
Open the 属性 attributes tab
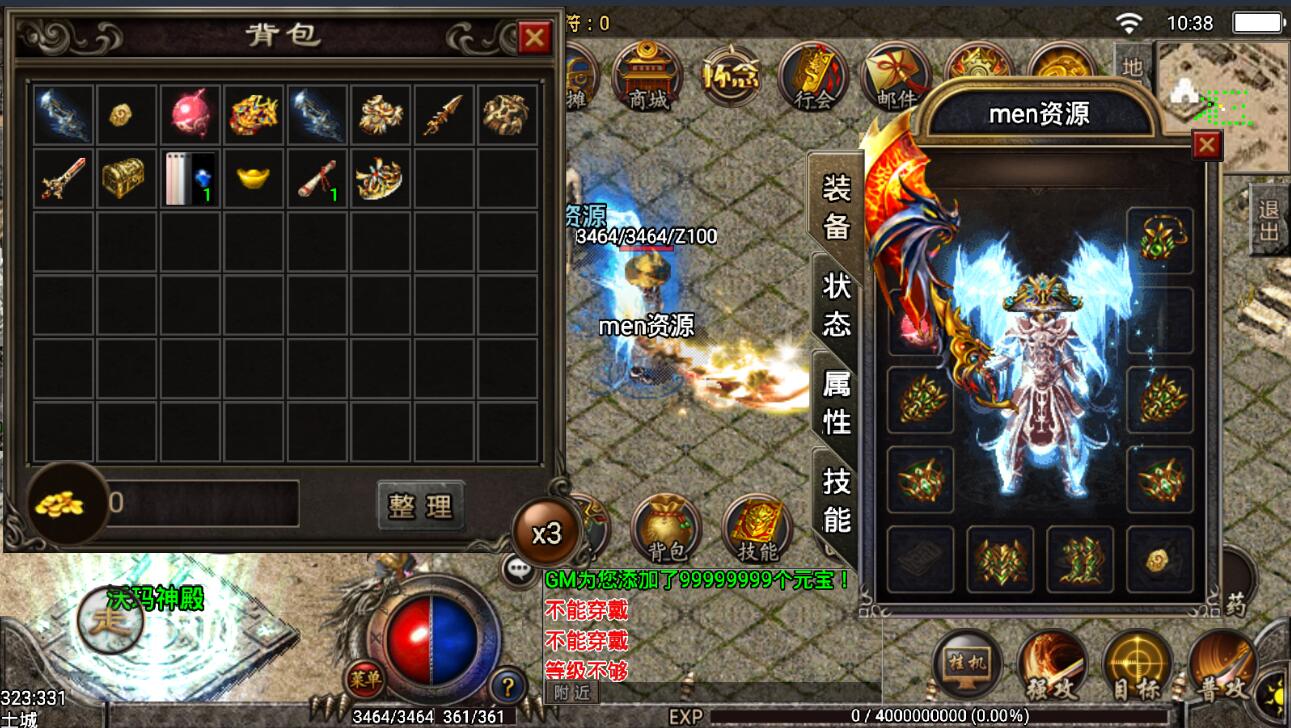(x=836, y=402)
